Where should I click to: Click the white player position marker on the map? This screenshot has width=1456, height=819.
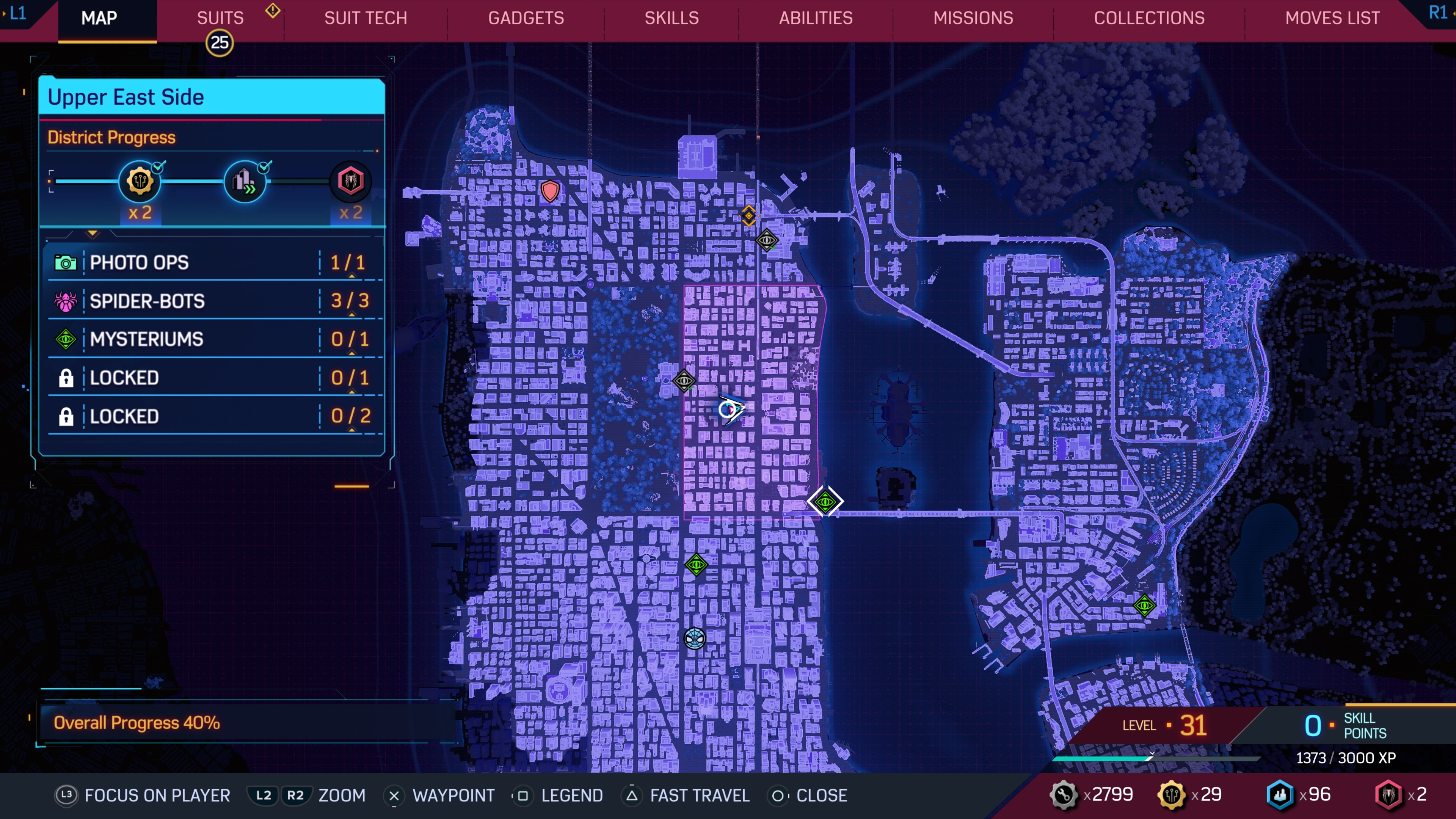[729, 410]
